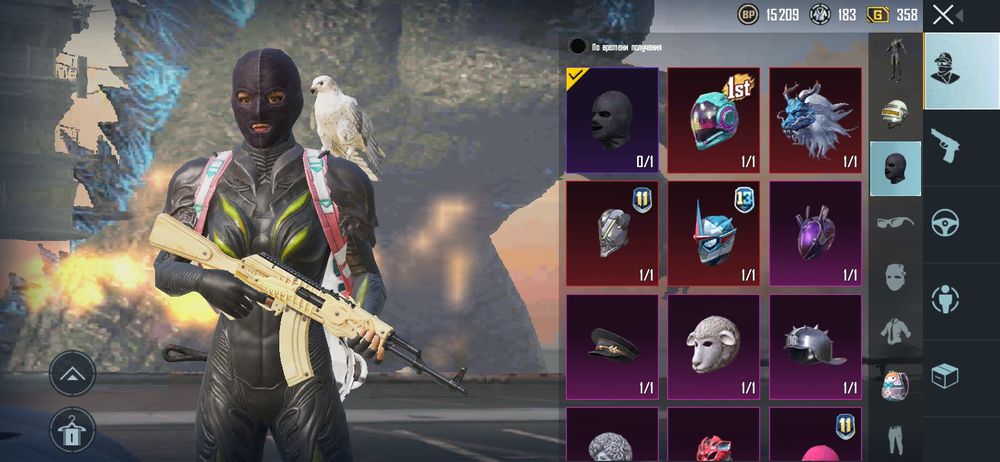Choose the 1st place neon helmet
Viewport: 1000px width, 462px height.
pyautogui.click(x=713, y=120)
